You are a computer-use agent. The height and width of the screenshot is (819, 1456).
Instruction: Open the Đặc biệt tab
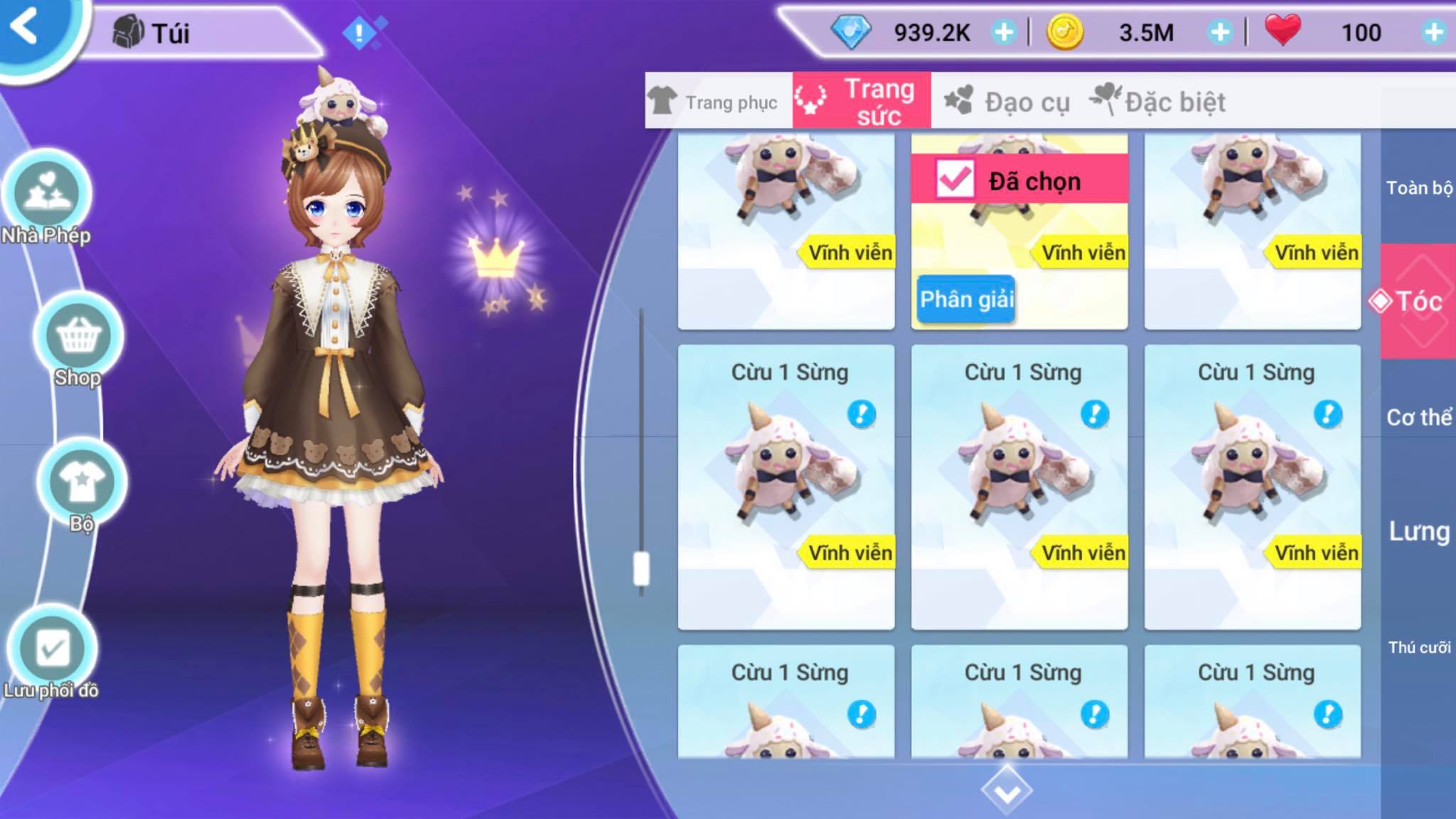coord(1159,102)
